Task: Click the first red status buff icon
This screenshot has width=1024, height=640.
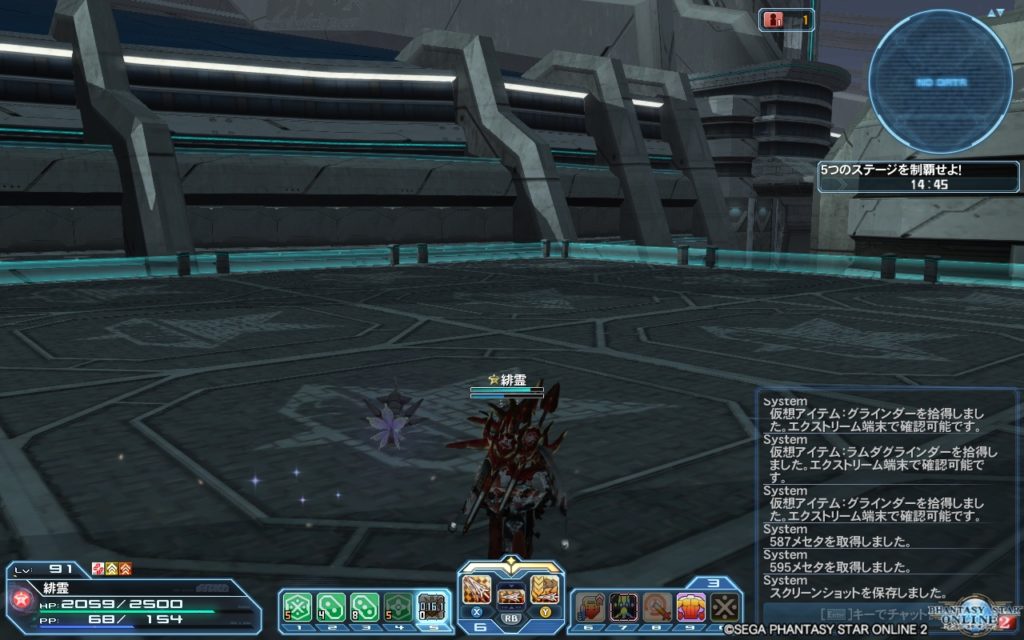Action: point(98,569)
